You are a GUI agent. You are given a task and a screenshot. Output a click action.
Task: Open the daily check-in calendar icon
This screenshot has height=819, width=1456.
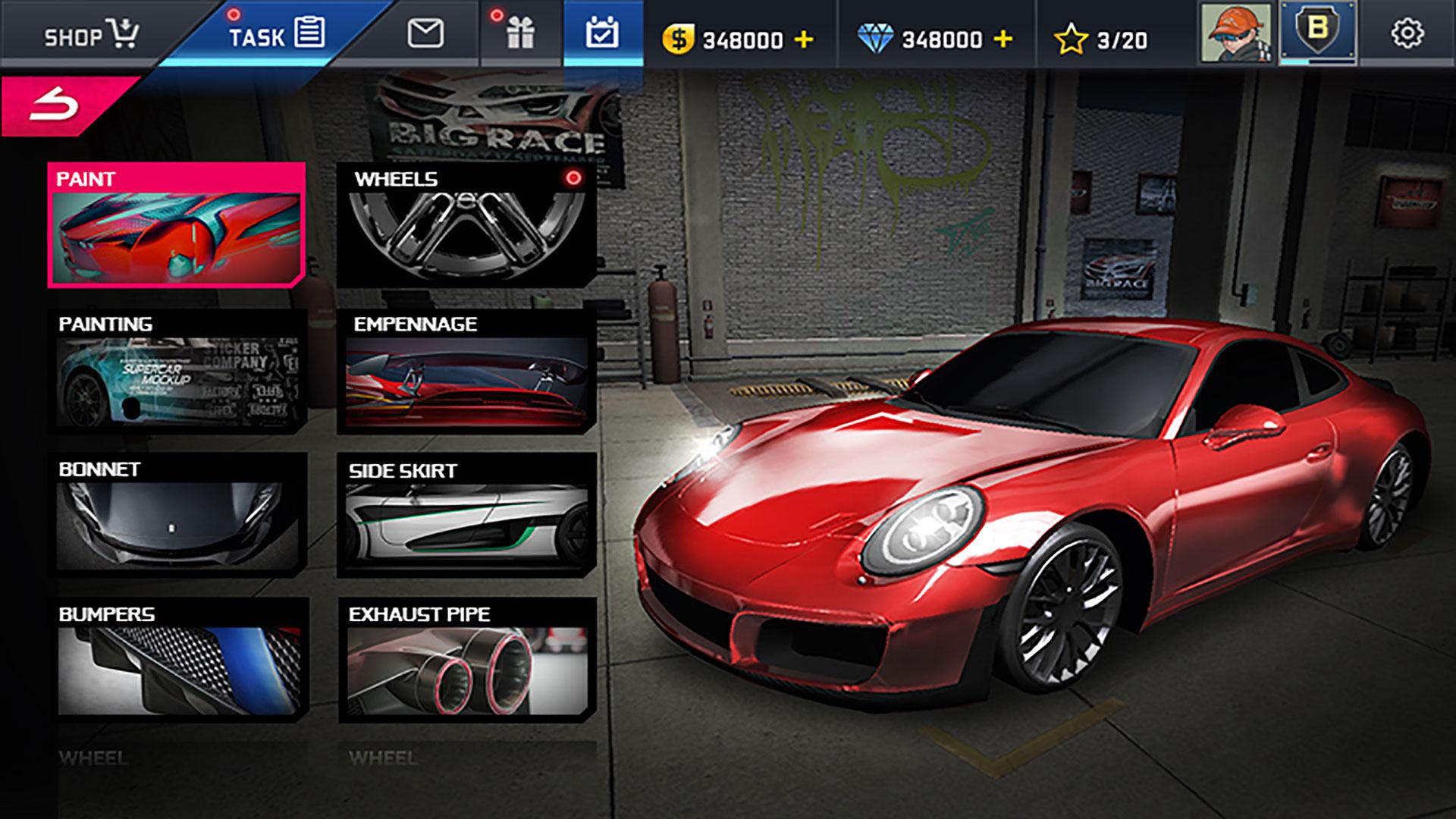(x=603, y=32)
